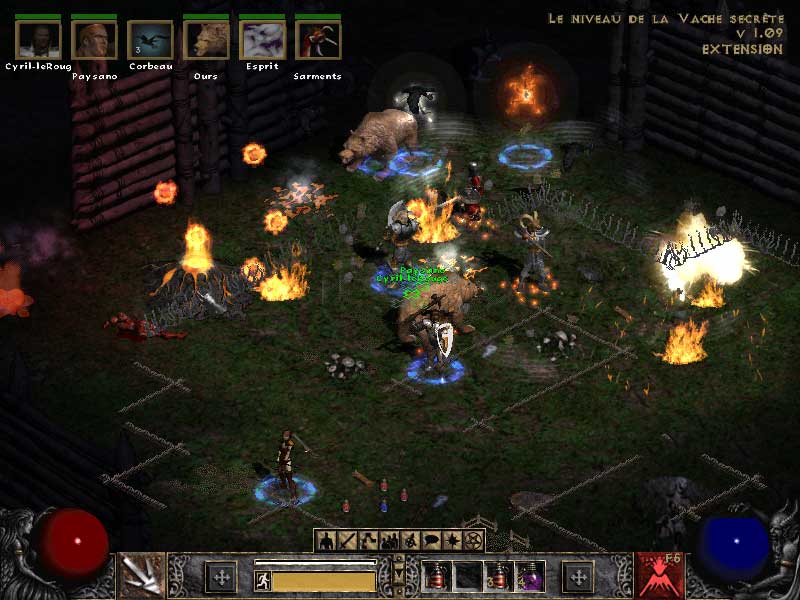Select the Esprit spirit portrait
This screenshot has height=600, width=800.
(x=262, y=41)
